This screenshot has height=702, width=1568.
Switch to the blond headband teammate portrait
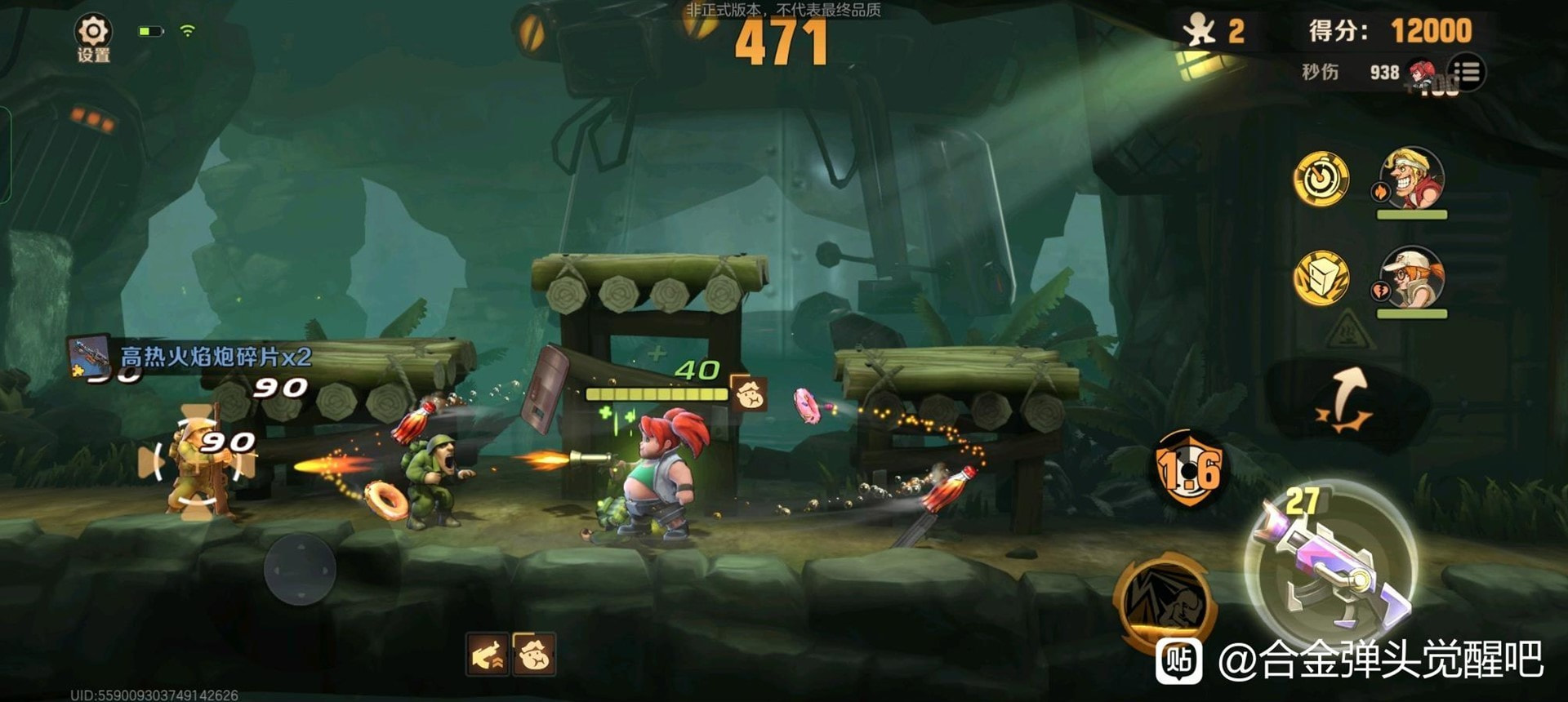(1411, 179)
